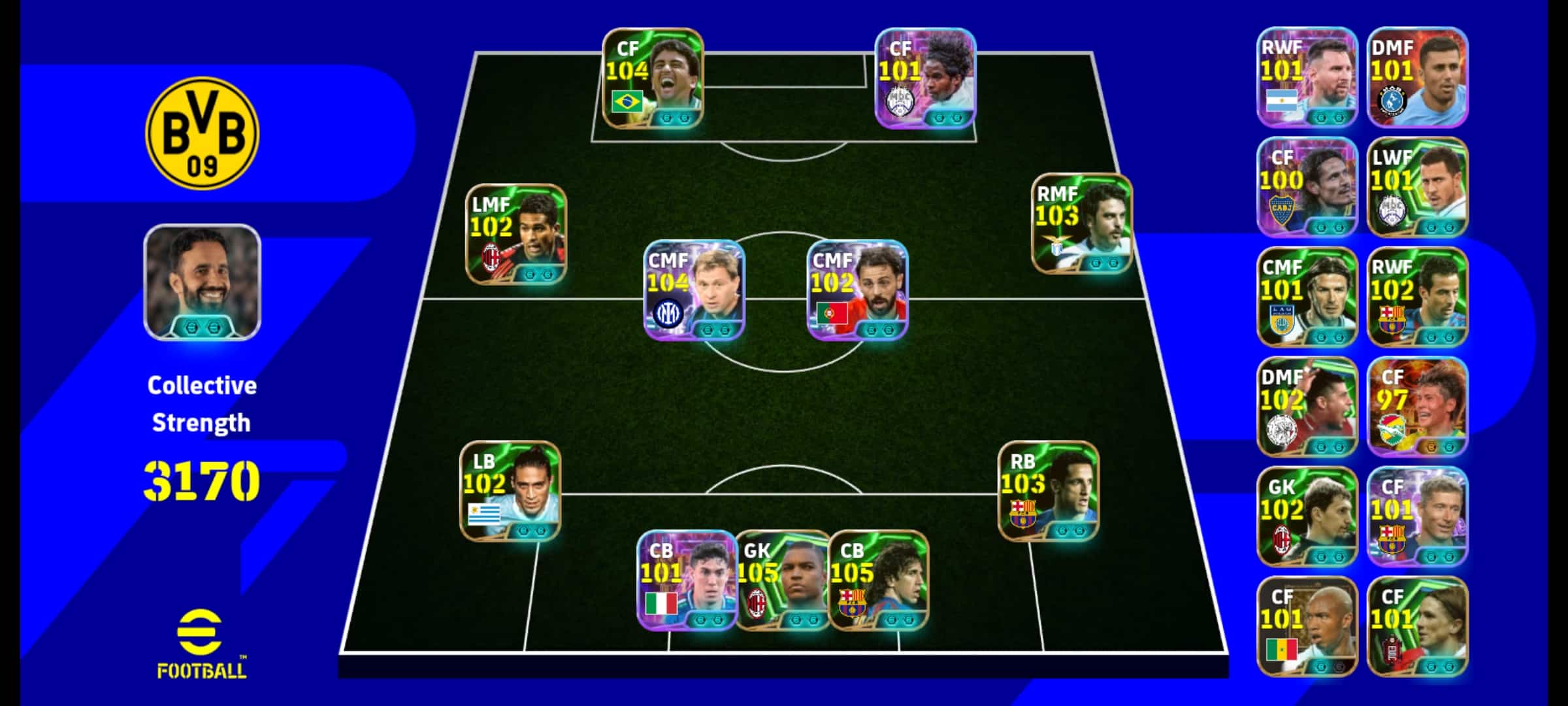This screenshot has height=706, width=1568.
Task: Pick the RB 103 Barcelona player card
Action: (x=1048, y=491)
